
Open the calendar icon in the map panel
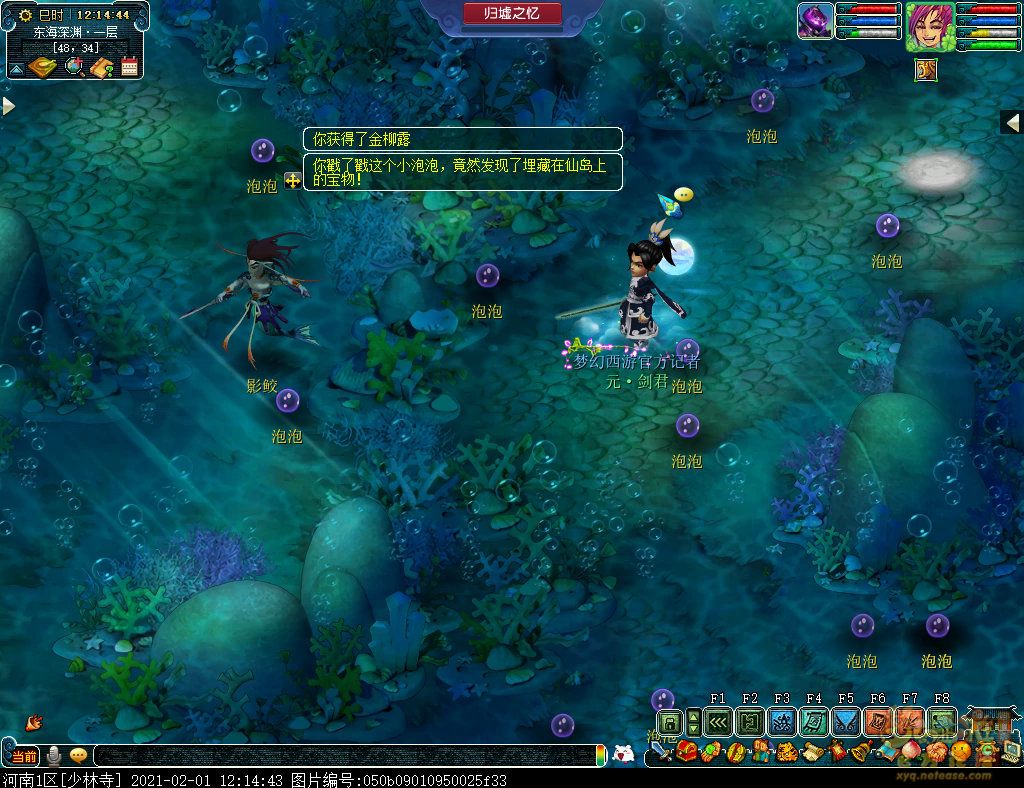click(129, 67)
